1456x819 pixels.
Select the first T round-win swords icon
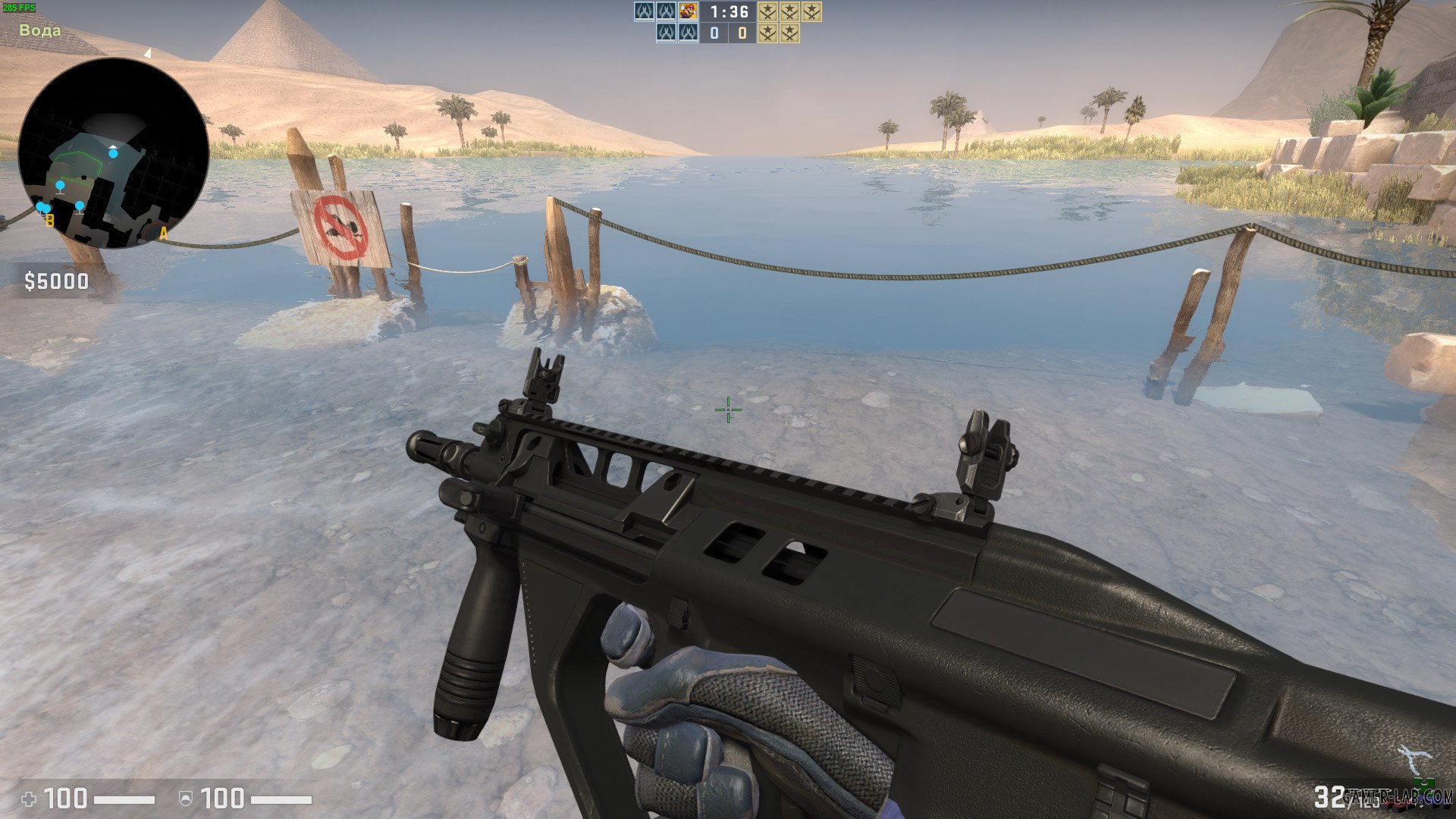pyautogui.click(x=768, y=11)
